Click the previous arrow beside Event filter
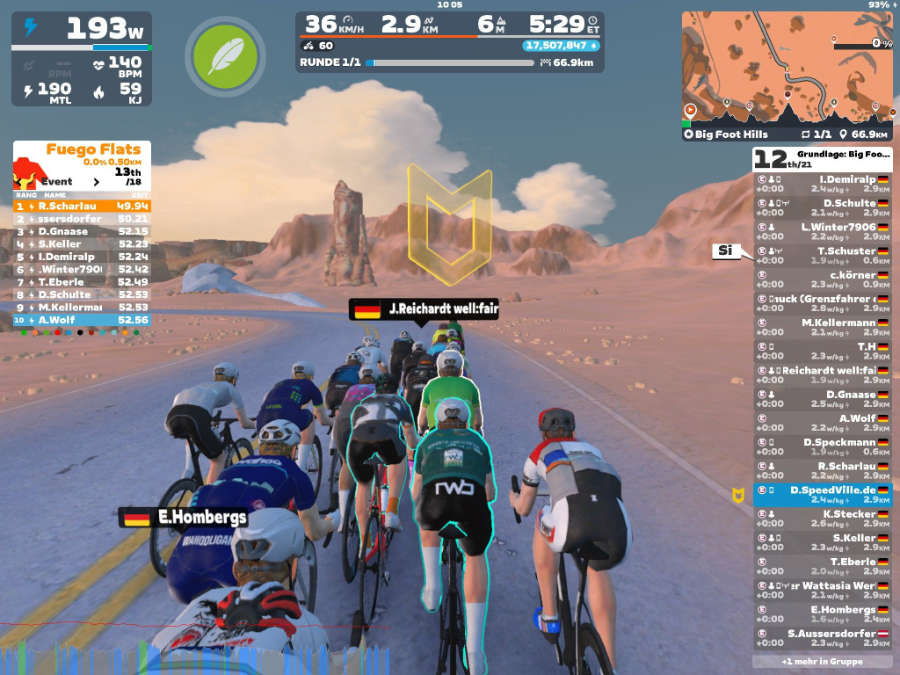 pyautogui.click(x=22, y=182)
